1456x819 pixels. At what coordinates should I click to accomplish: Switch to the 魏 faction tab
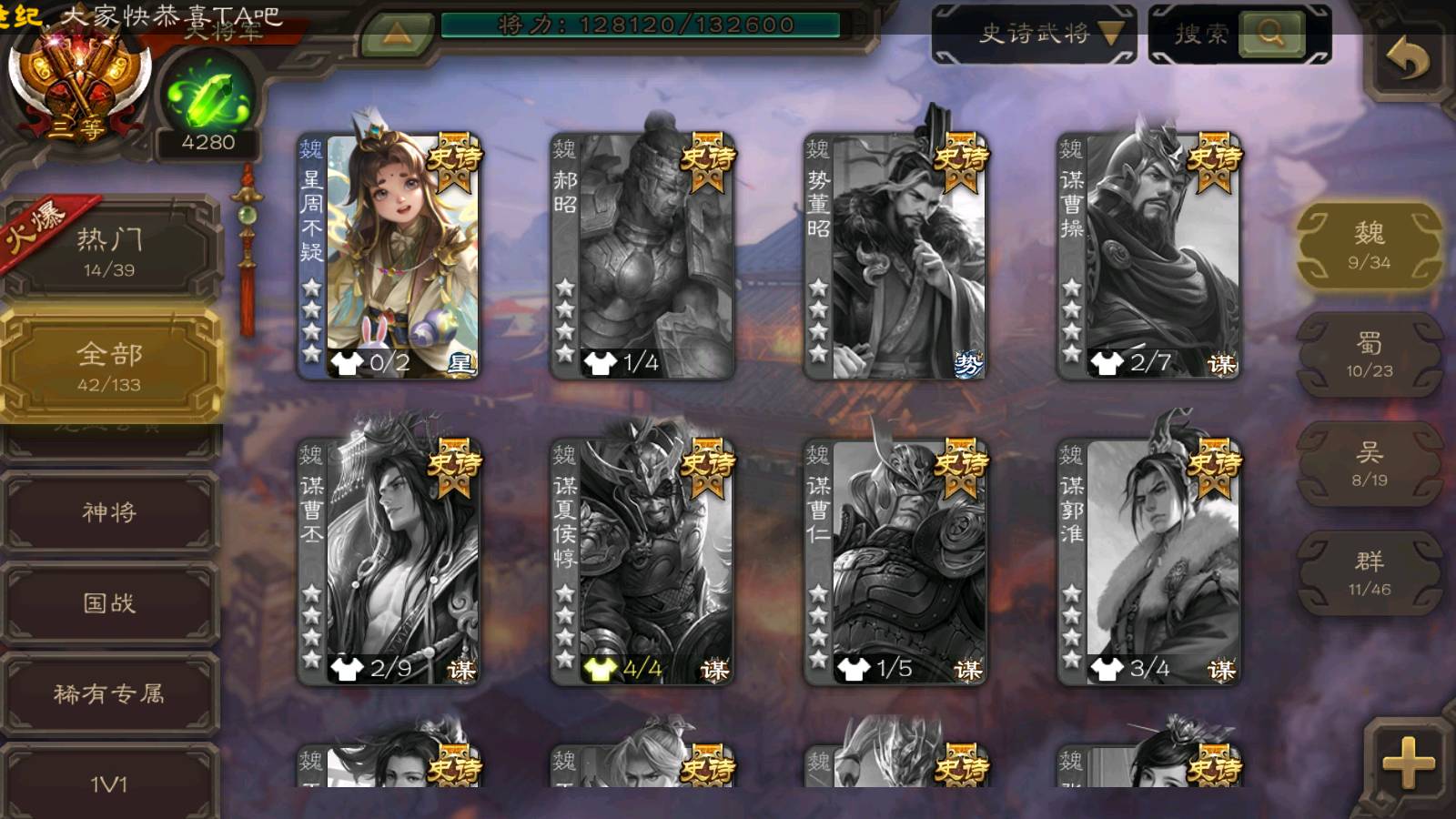coord(1369,246)
